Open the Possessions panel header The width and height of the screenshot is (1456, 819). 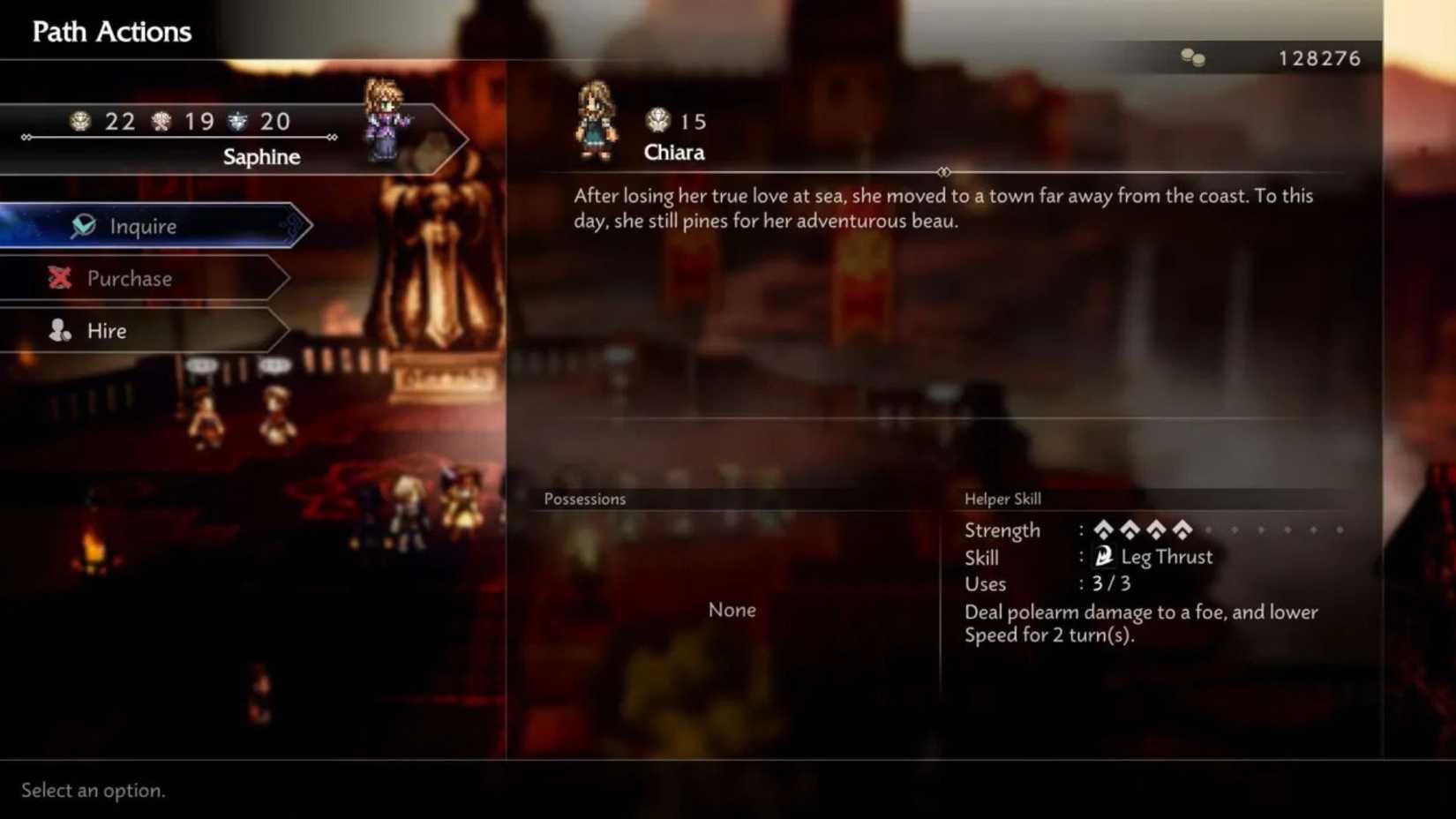point(585,499)
